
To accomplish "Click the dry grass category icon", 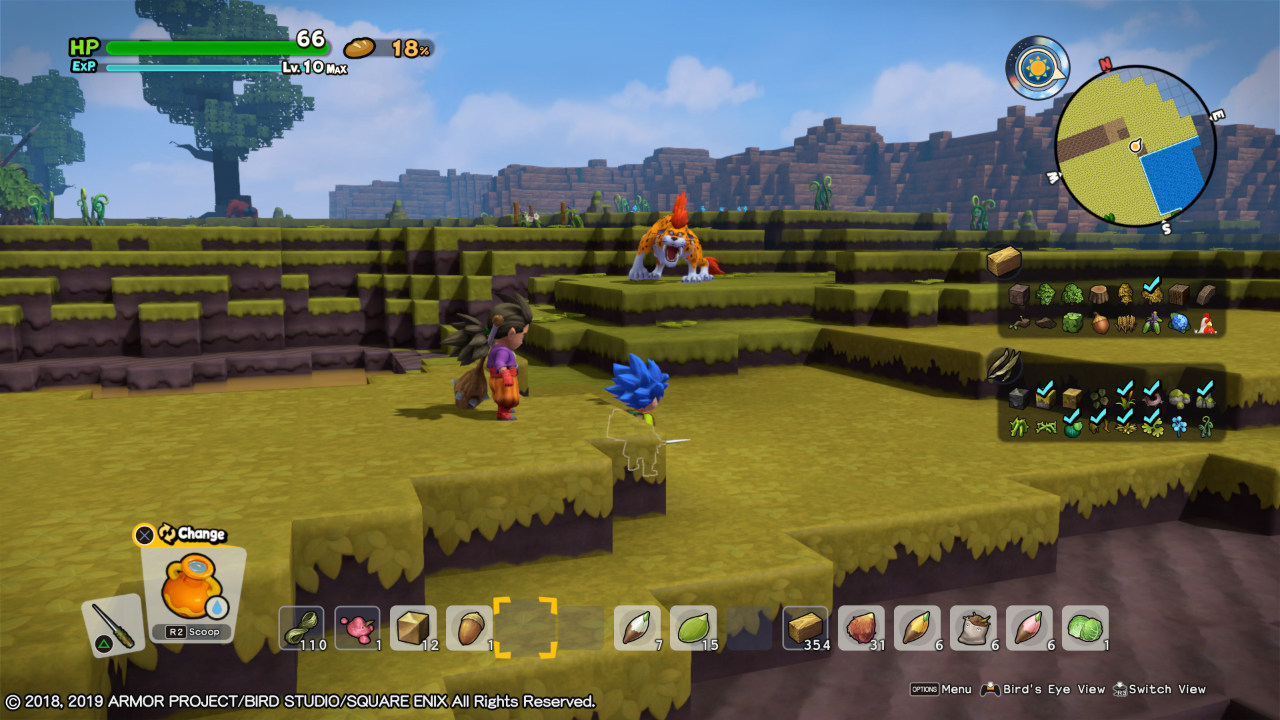I will pos(1002,368).
